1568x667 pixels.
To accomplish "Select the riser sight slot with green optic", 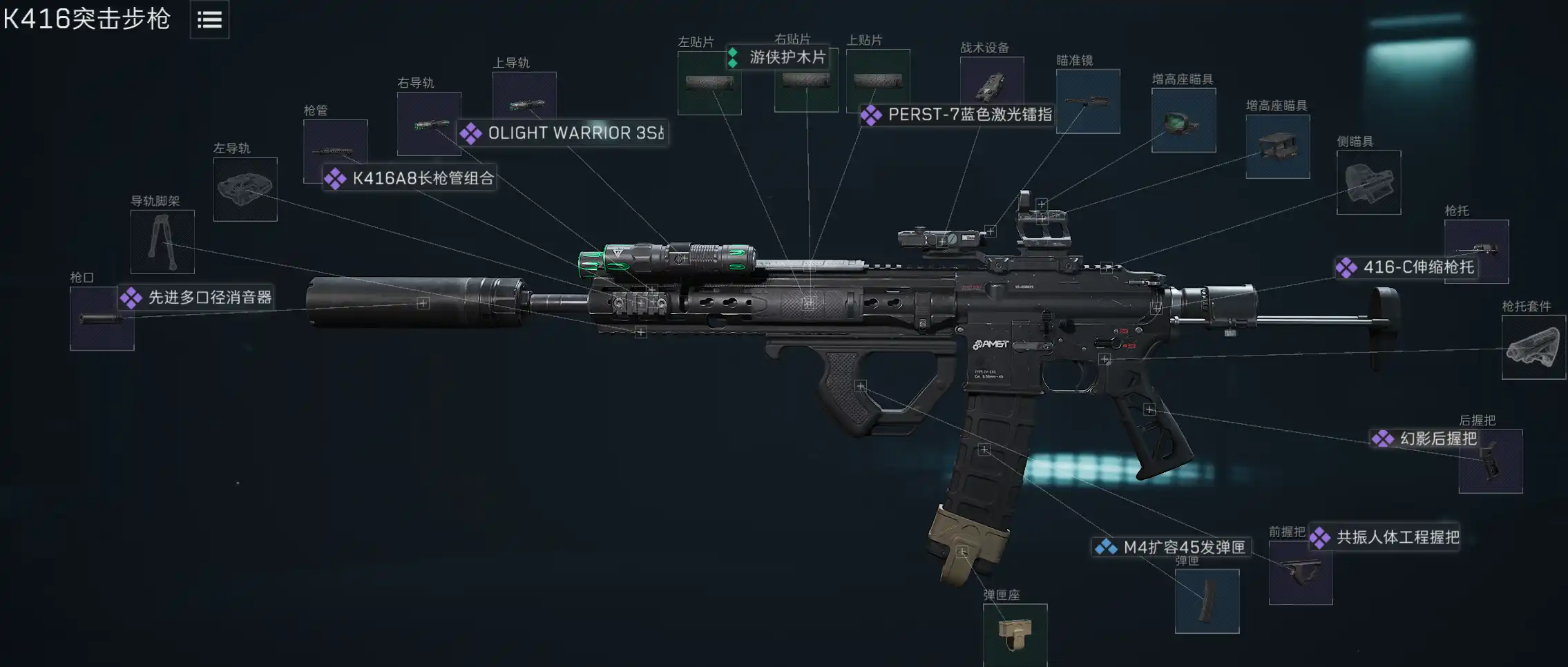I will [x=1183, y=120].
